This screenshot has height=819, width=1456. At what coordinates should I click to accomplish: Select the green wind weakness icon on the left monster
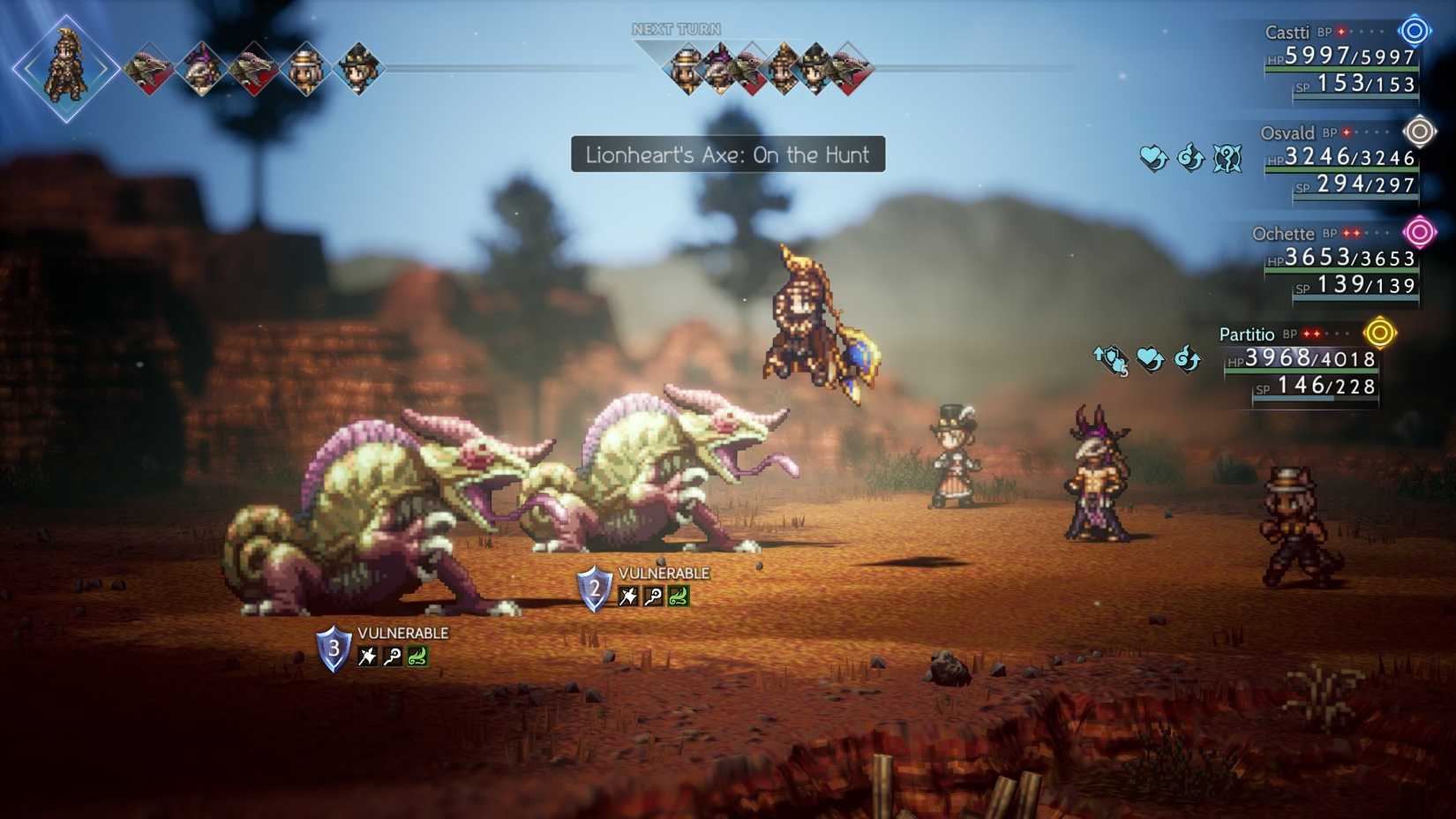point(418,655)
